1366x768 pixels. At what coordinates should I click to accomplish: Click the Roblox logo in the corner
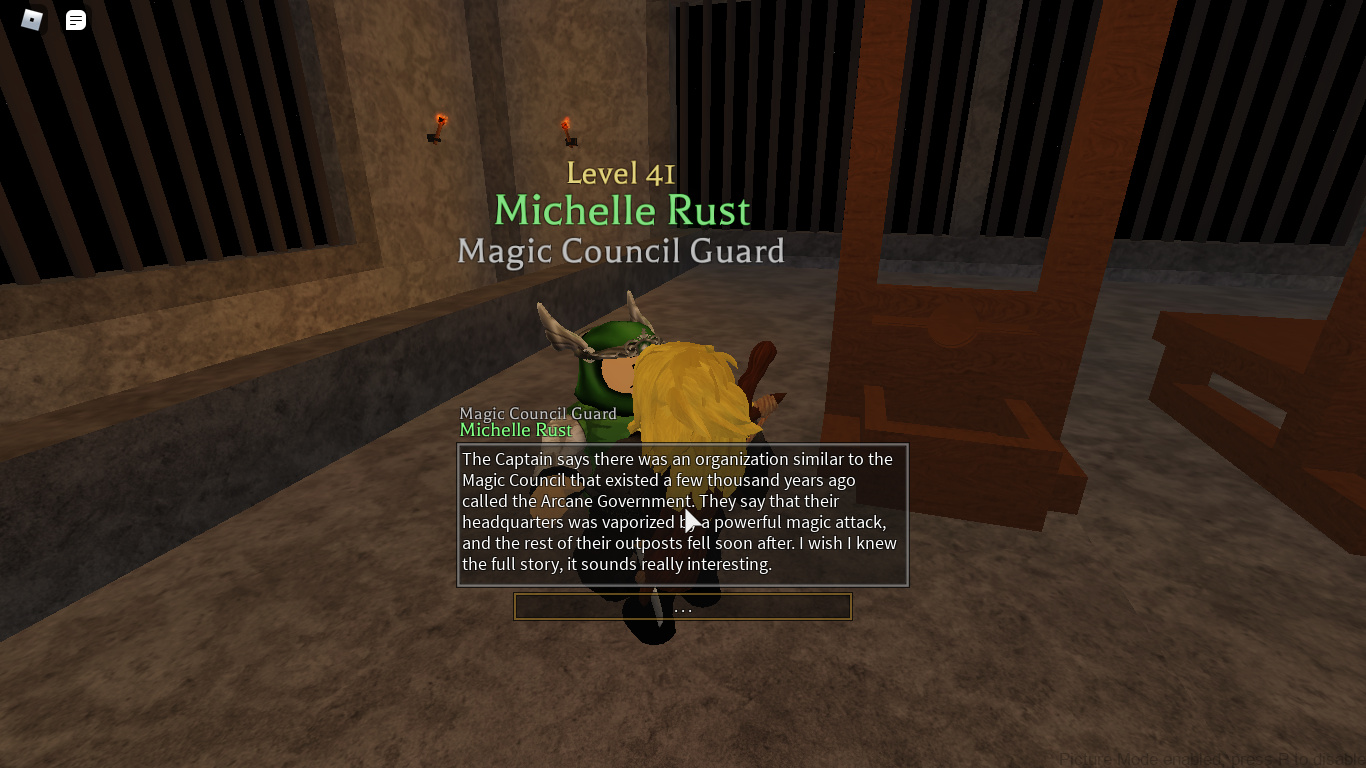click(31, 20)
